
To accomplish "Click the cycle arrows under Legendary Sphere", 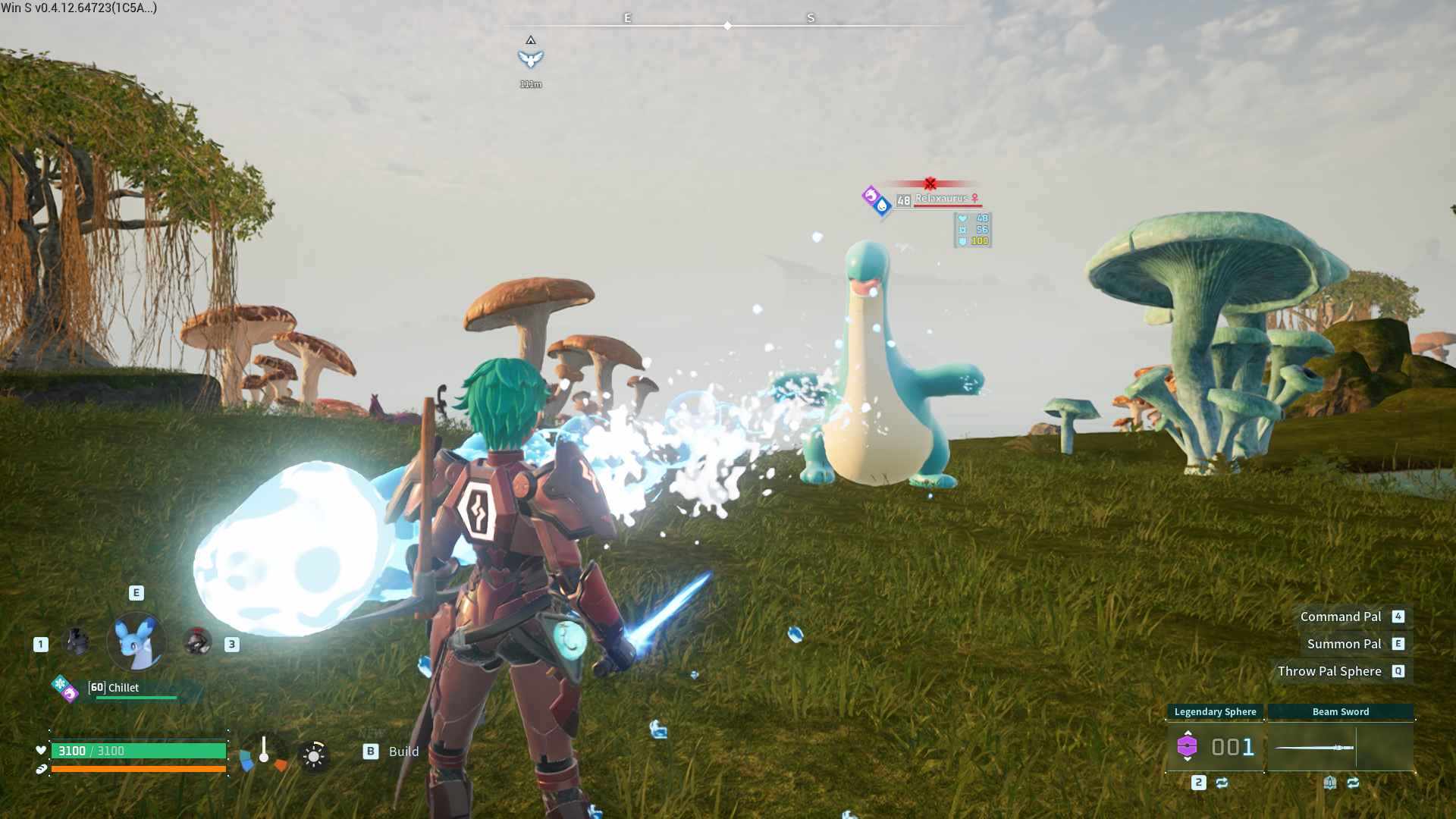I will pyautogui.click(x=1222, y=783).
